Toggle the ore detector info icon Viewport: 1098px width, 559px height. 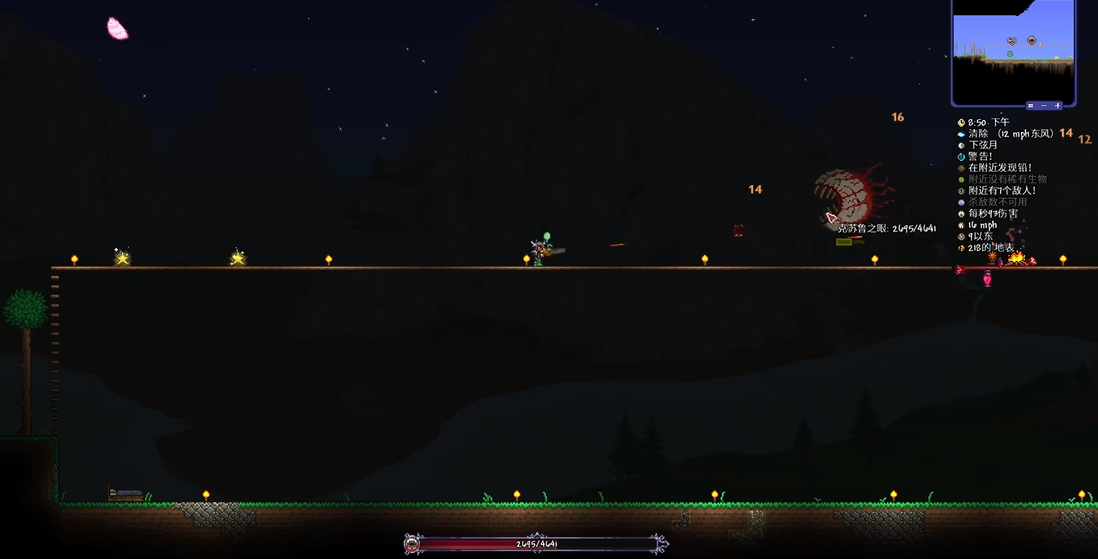[x=962, y=168]
